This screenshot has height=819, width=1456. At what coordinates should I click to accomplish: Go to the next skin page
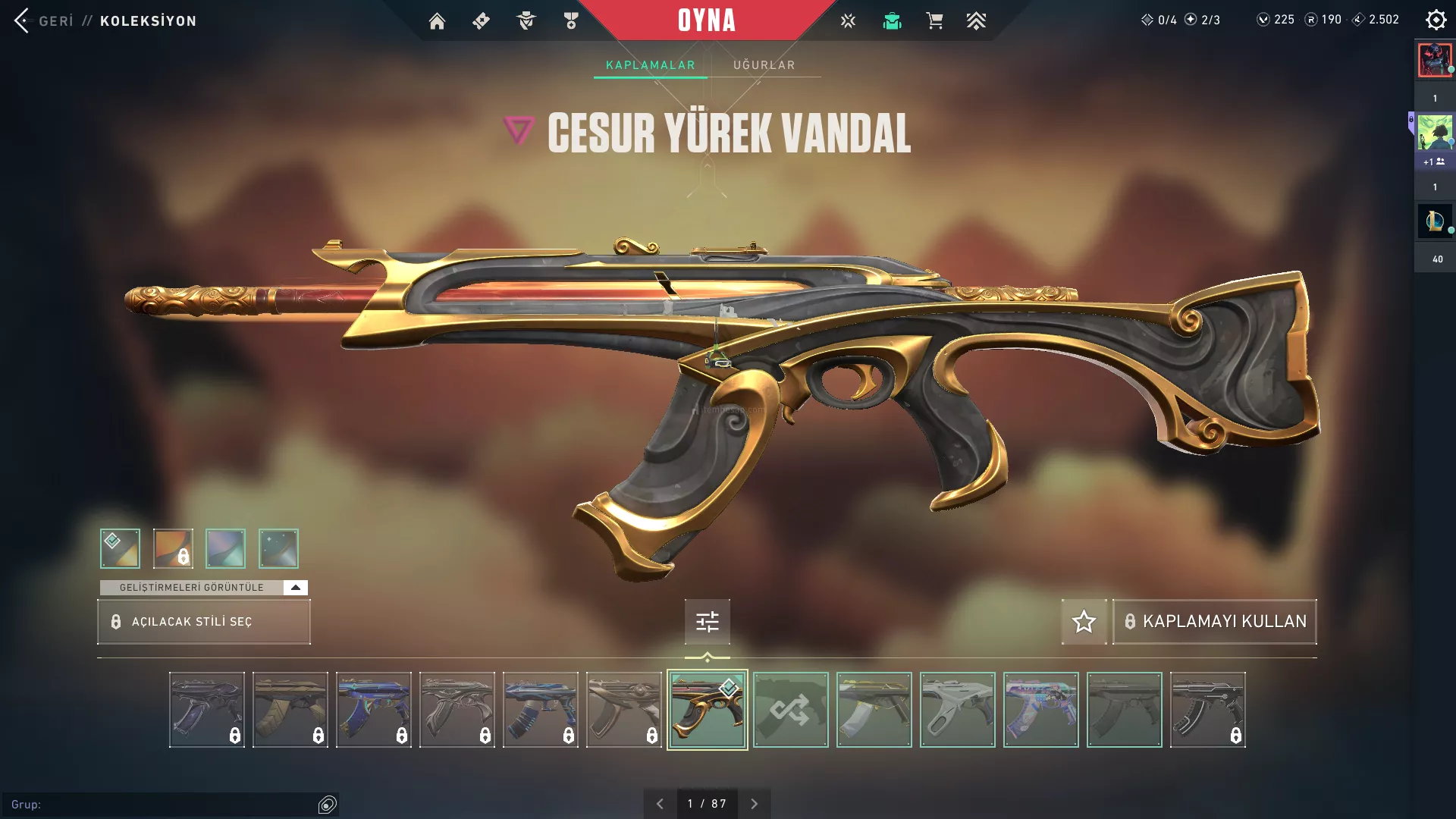(x=754, y=804)
